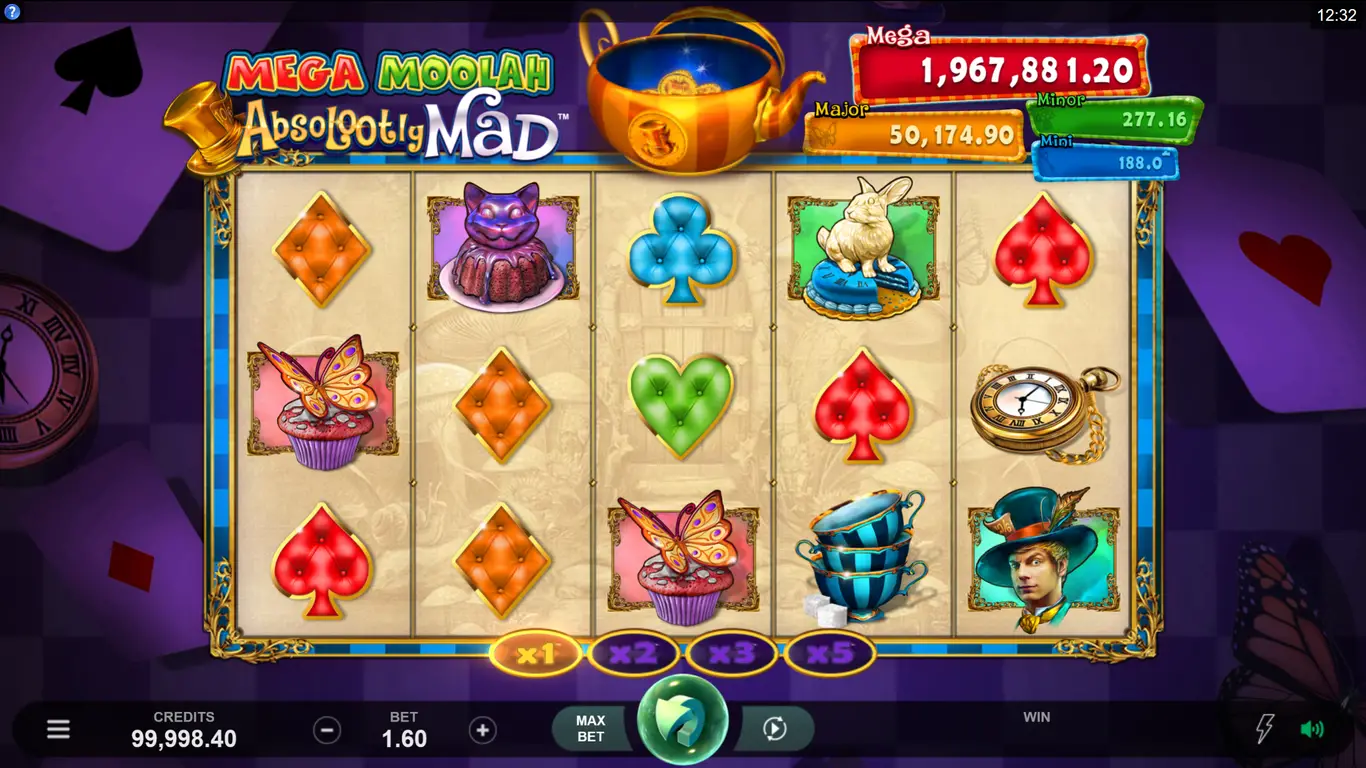
Task: Spin the reels with the green orb
Action: coord(683,727)
